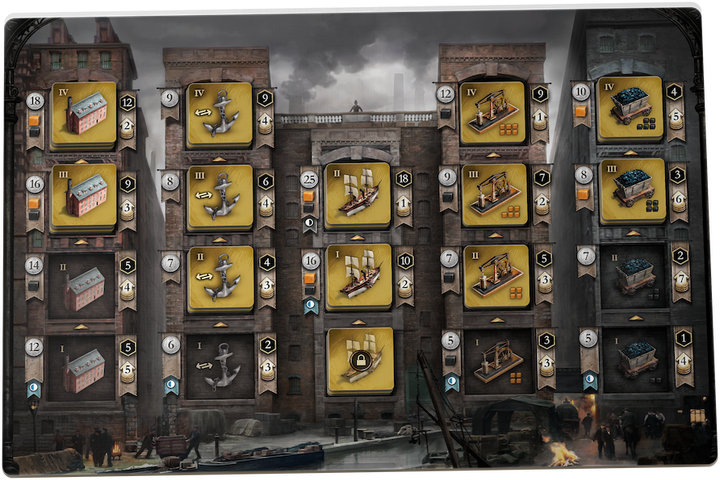The image size is (720, 480).
Task: Choose the level III port anchor tile
Action: (220, 197)
